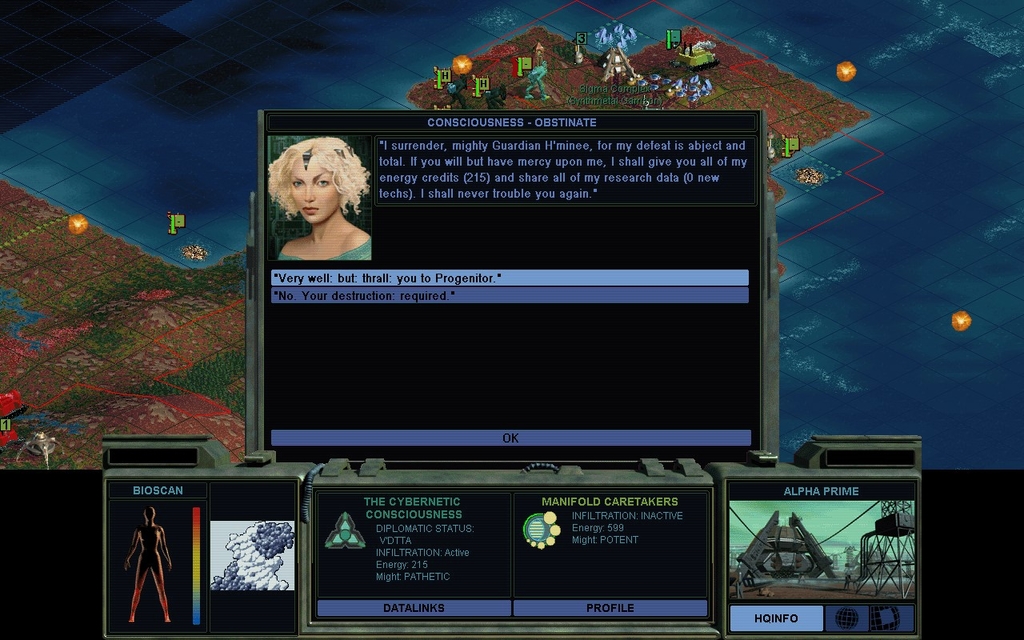The height and width of the screenshot is (640, 1024).
Task: Select the Cybernetic Consciousness faction emblem
Action: (x=344, y=530)
